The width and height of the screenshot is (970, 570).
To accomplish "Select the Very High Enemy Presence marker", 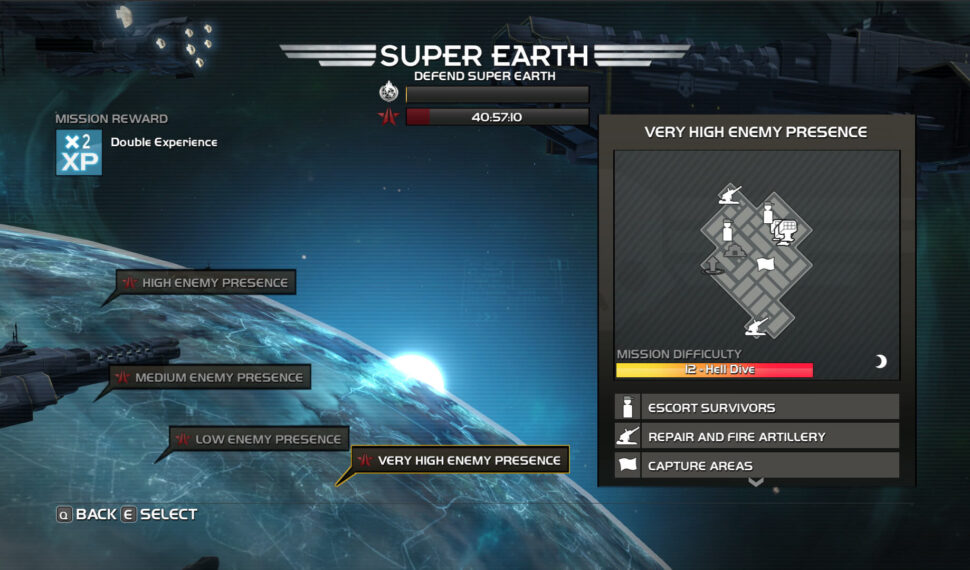I will click(x=460, y=460).
